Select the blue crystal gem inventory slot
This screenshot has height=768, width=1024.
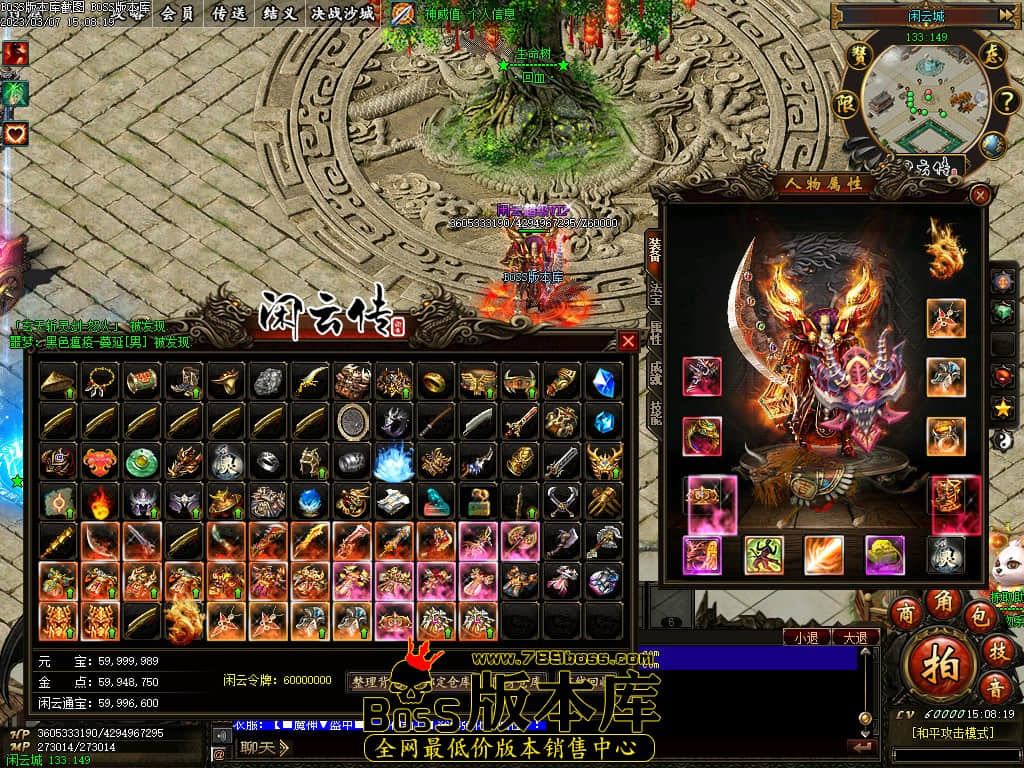[603, 381]
